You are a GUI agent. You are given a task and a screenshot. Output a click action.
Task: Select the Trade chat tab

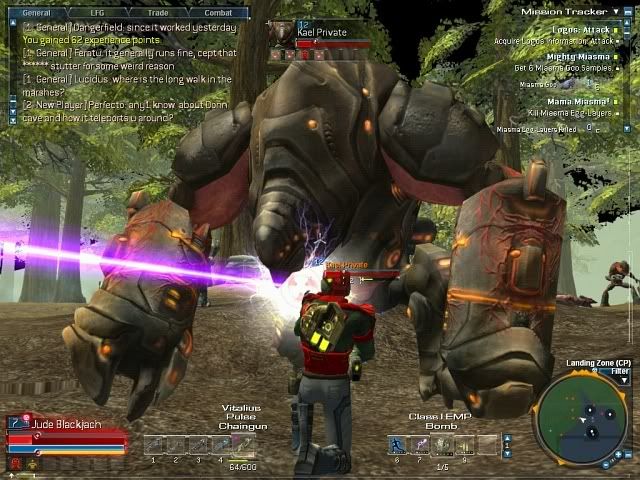157,12
